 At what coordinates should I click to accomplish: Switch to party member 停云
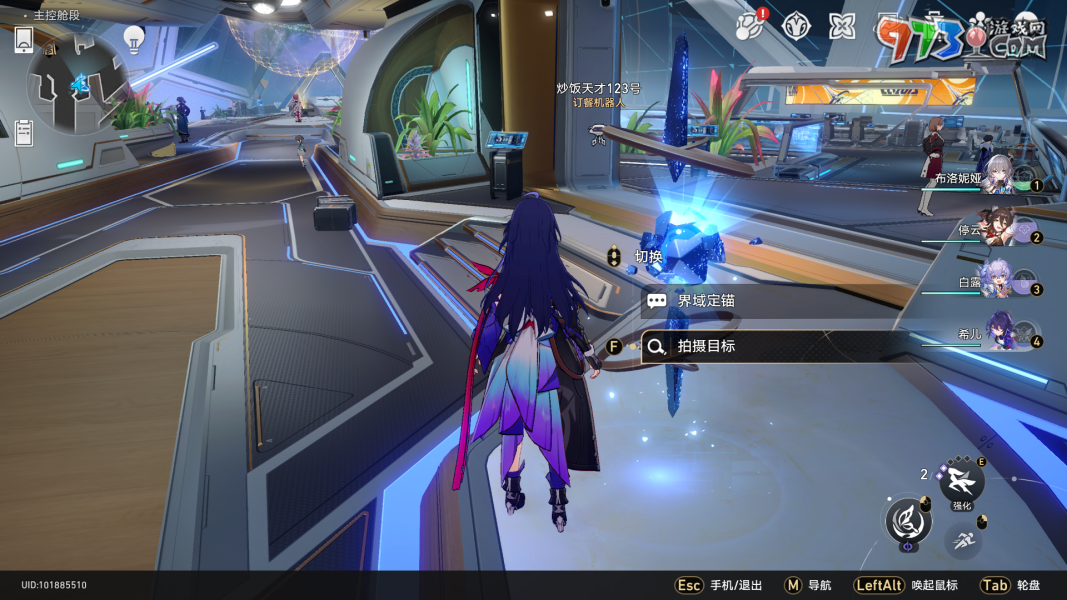1000,228
